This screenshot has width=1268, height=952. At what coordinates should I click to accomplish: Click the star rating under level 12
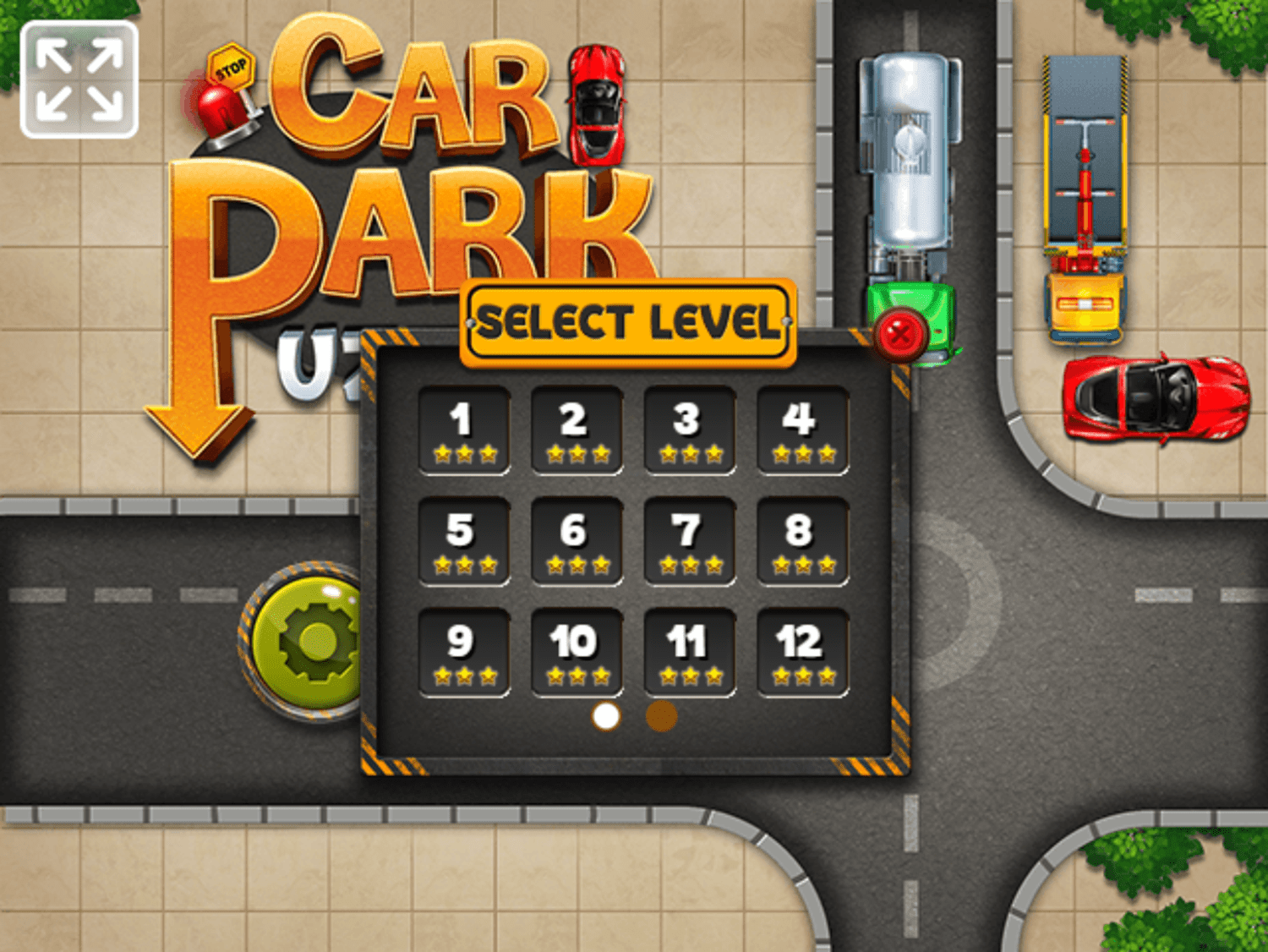(801, 677)
